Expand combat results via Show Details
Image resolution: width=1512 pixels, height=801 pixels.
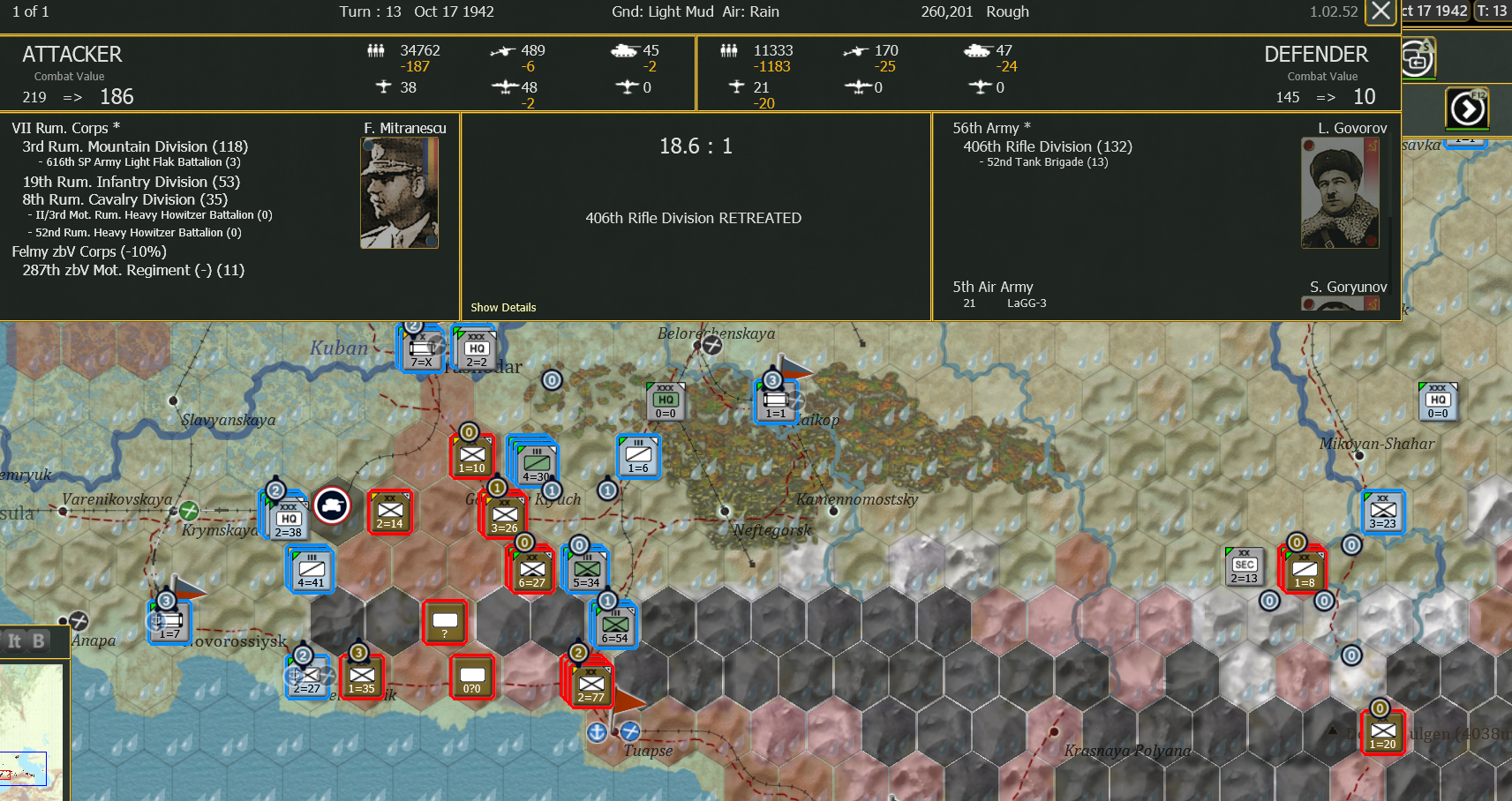coord(503,307)
